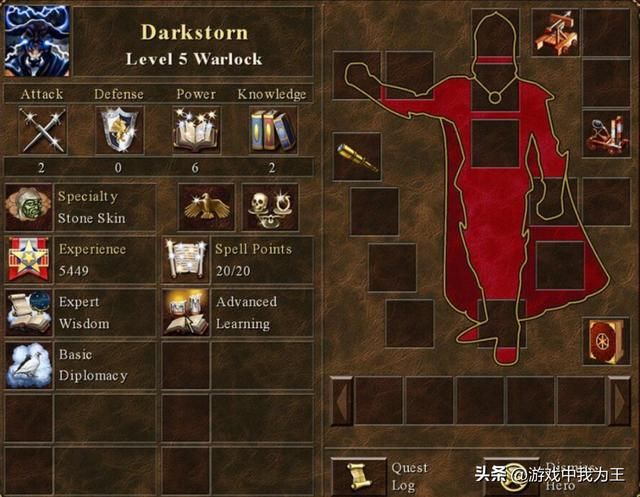Click the skull luck icon
Screen dimensions: 640x497
(269, 207)
